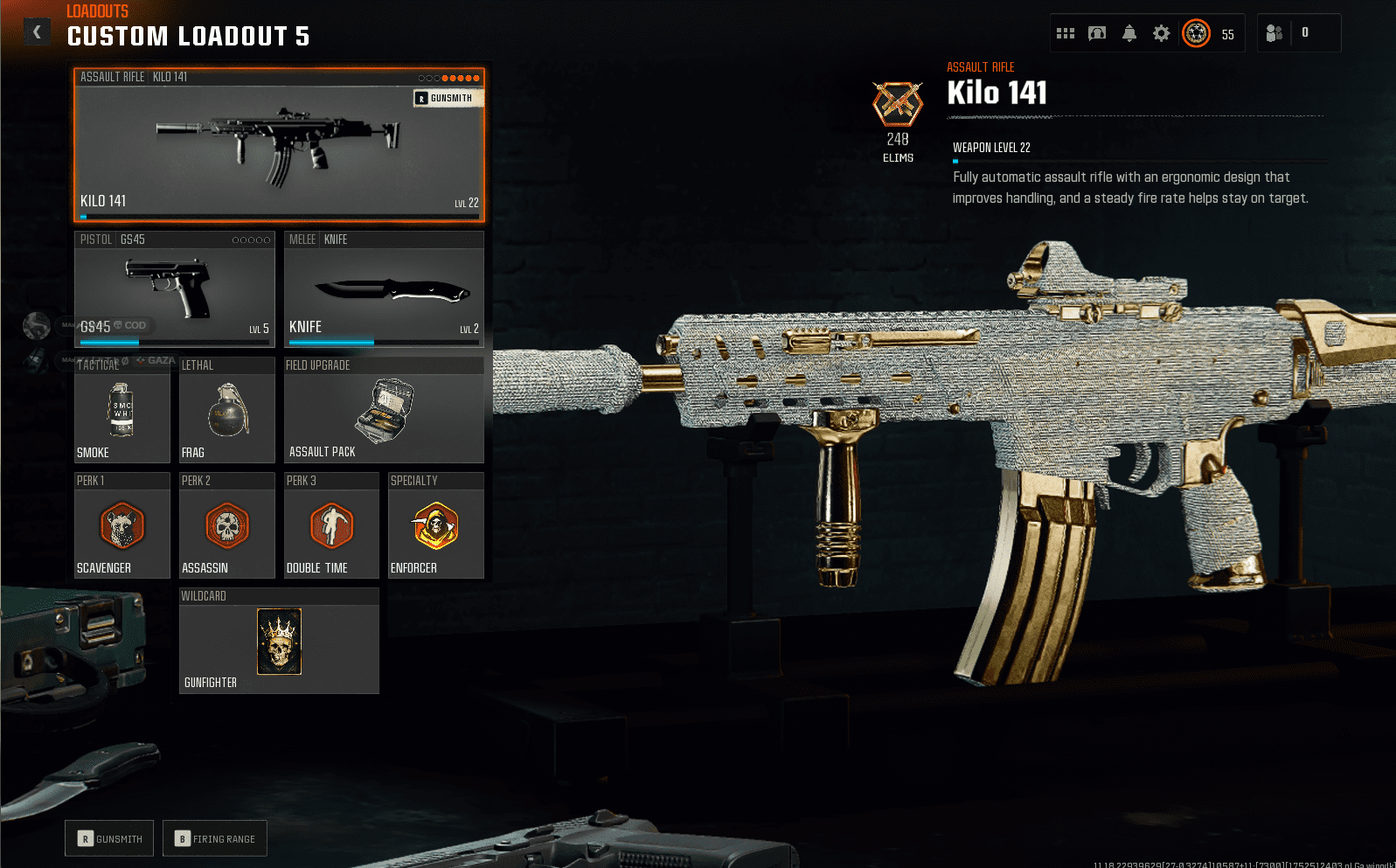This screenshot has height=868, width=1396.
Task: Click the Enforcer specialty slot
Action: [x=435, y=526]
